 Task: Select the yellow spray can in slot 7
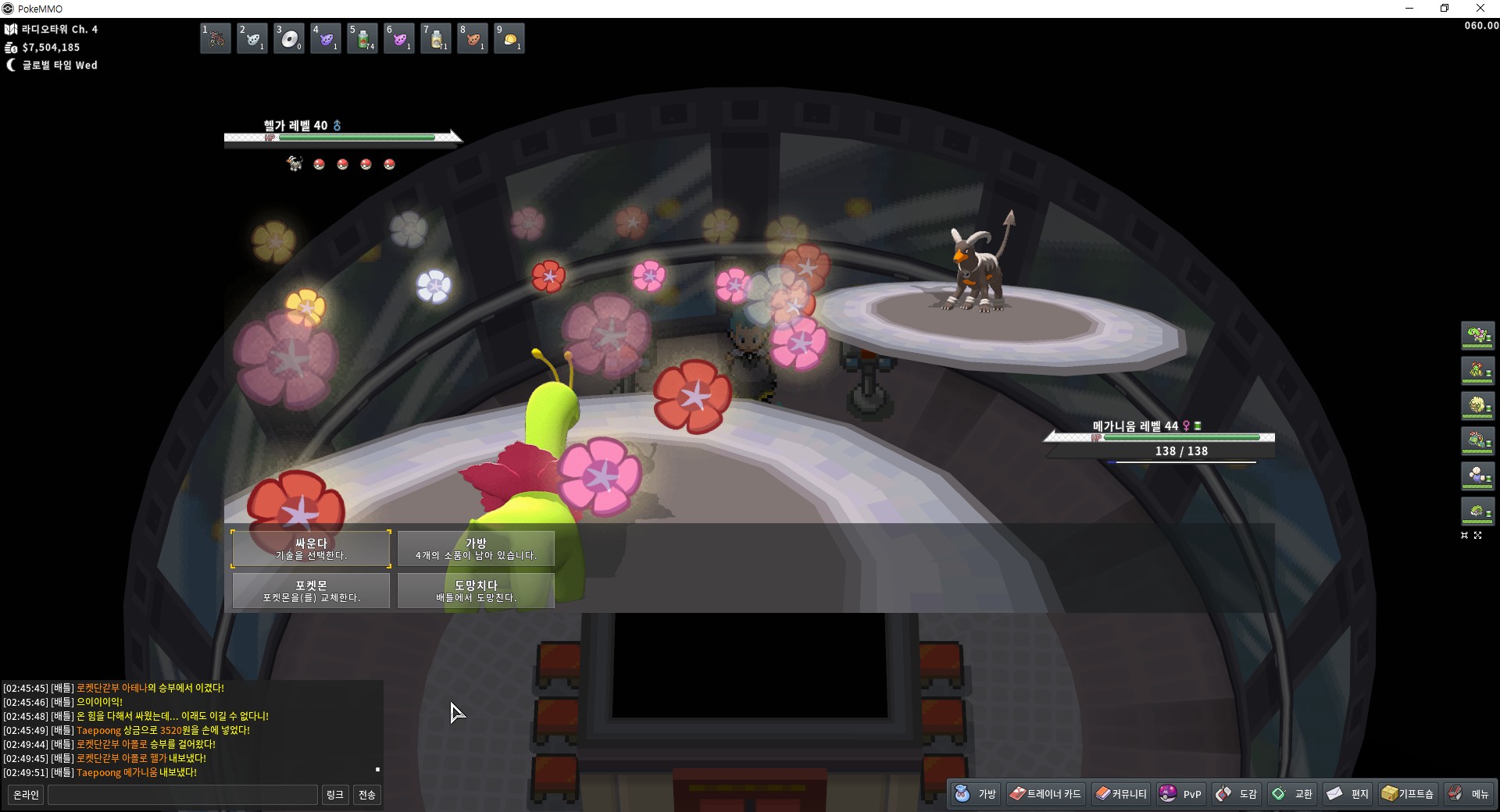pyautogui.click(x=436, y=38)
